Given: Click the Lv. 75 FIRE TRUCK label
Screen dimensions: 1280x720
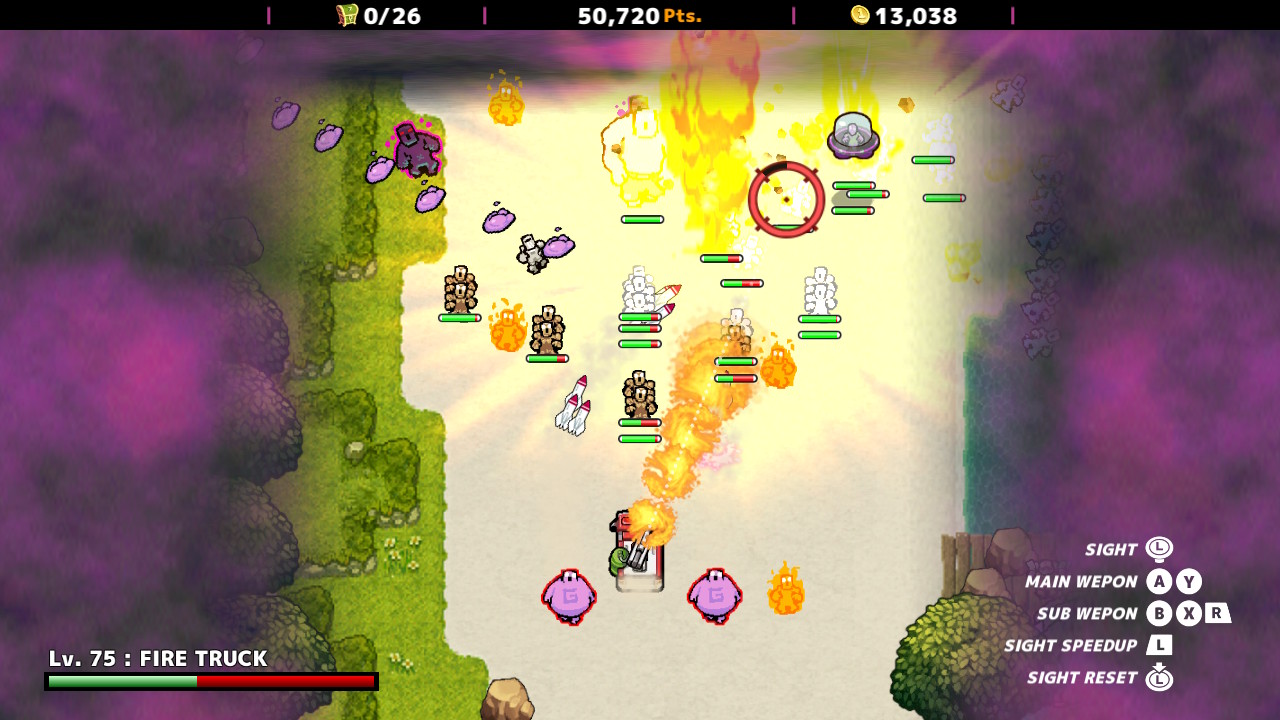Looking at the screenshot, I should tap(155, 658).
